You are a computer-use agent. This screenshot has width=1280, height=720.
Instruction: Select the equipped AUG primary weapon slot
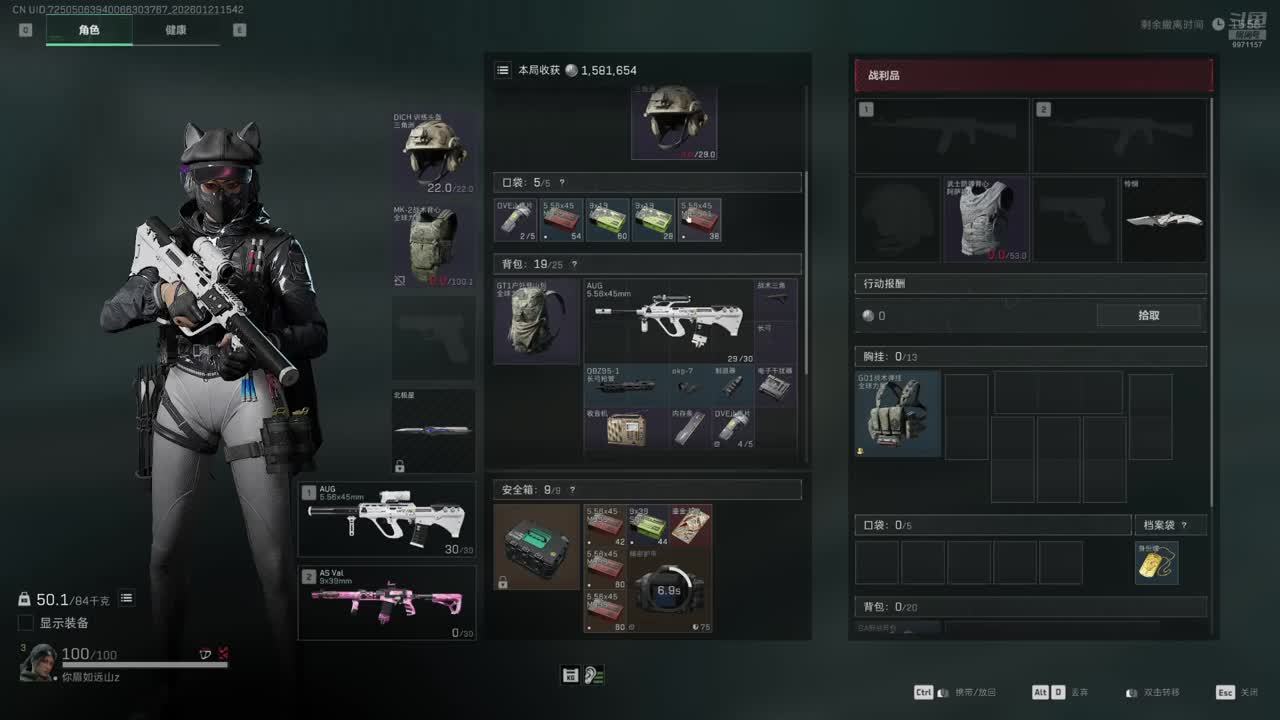click(387, 519)
